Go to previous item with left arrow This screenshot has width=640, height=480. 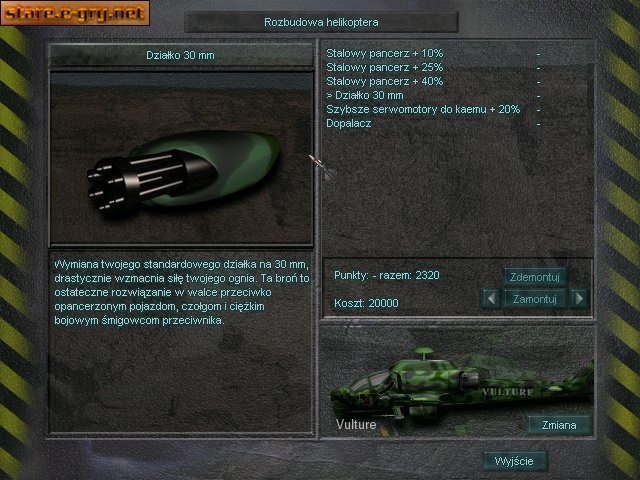pyautogui.click(x=490, y=298)
